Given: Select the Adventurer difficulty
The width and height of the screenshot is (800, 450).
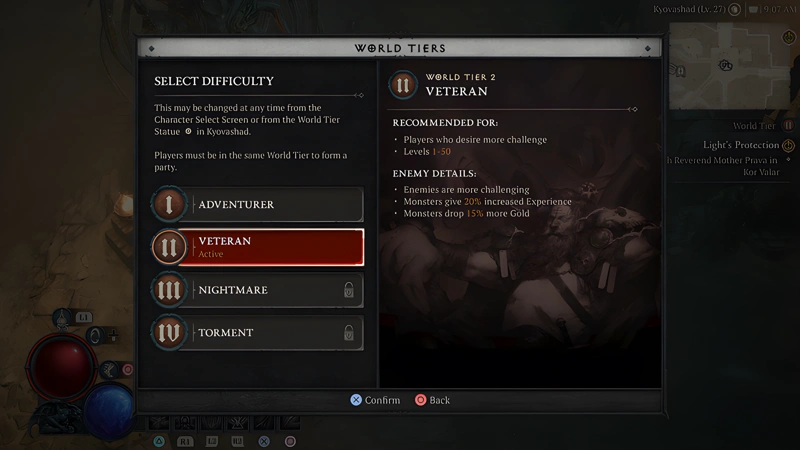Looking at the screenshot, I should (258, 205).
